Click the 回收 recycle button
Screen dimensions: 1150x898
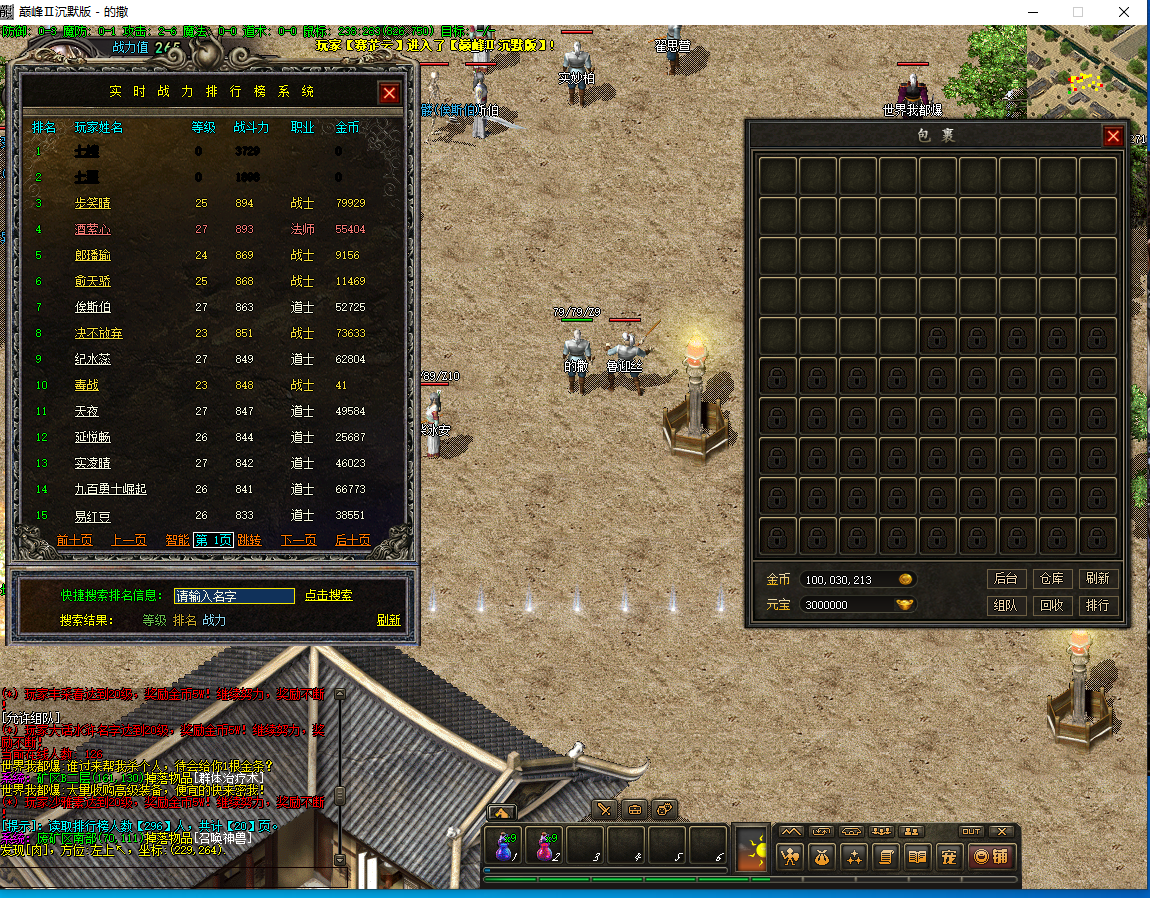pyautogui.click(x=1051, y=605)
